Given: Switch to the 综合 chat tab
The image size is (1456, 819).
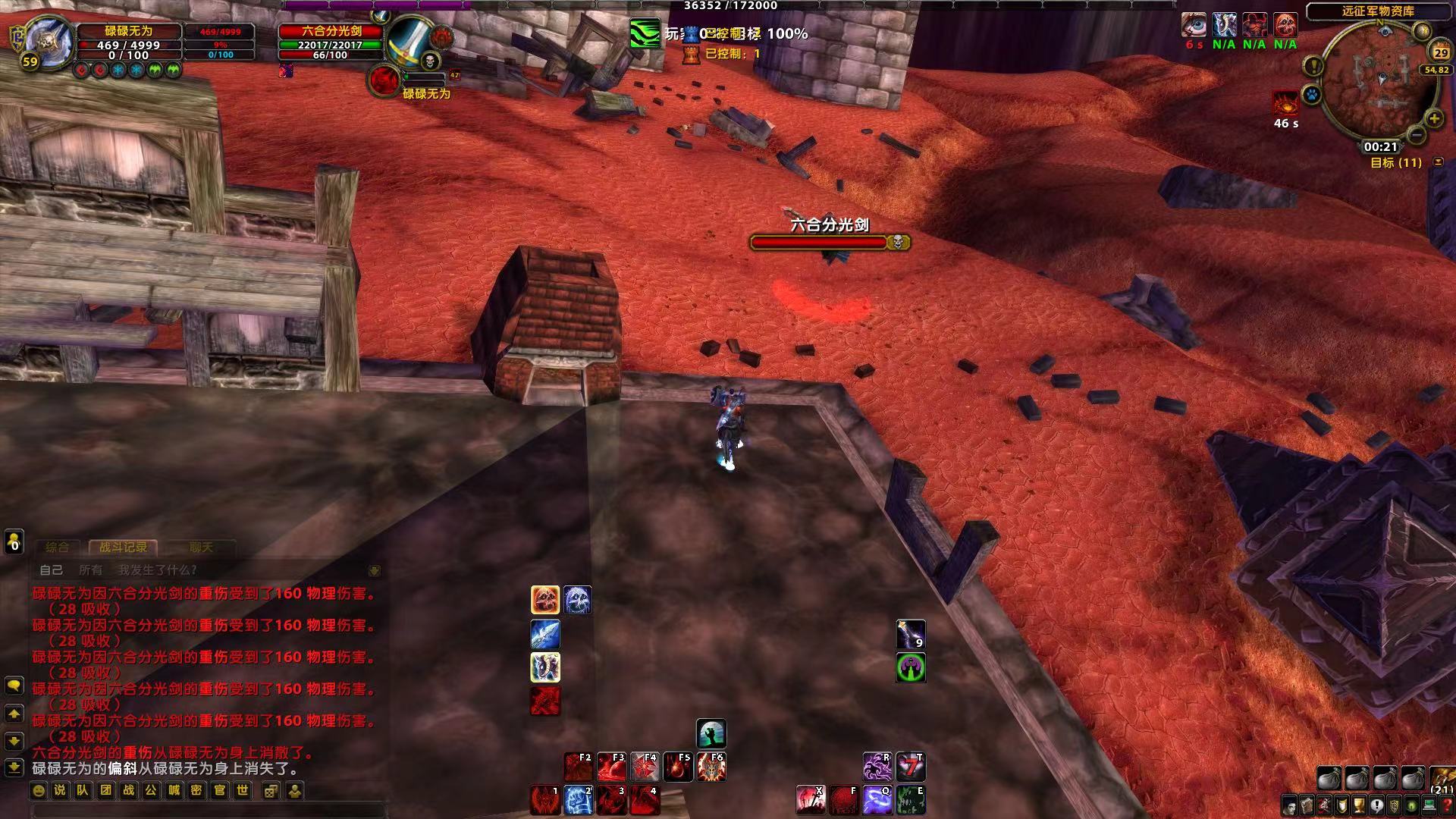Looking at the screenshot, I should (57, 547).
